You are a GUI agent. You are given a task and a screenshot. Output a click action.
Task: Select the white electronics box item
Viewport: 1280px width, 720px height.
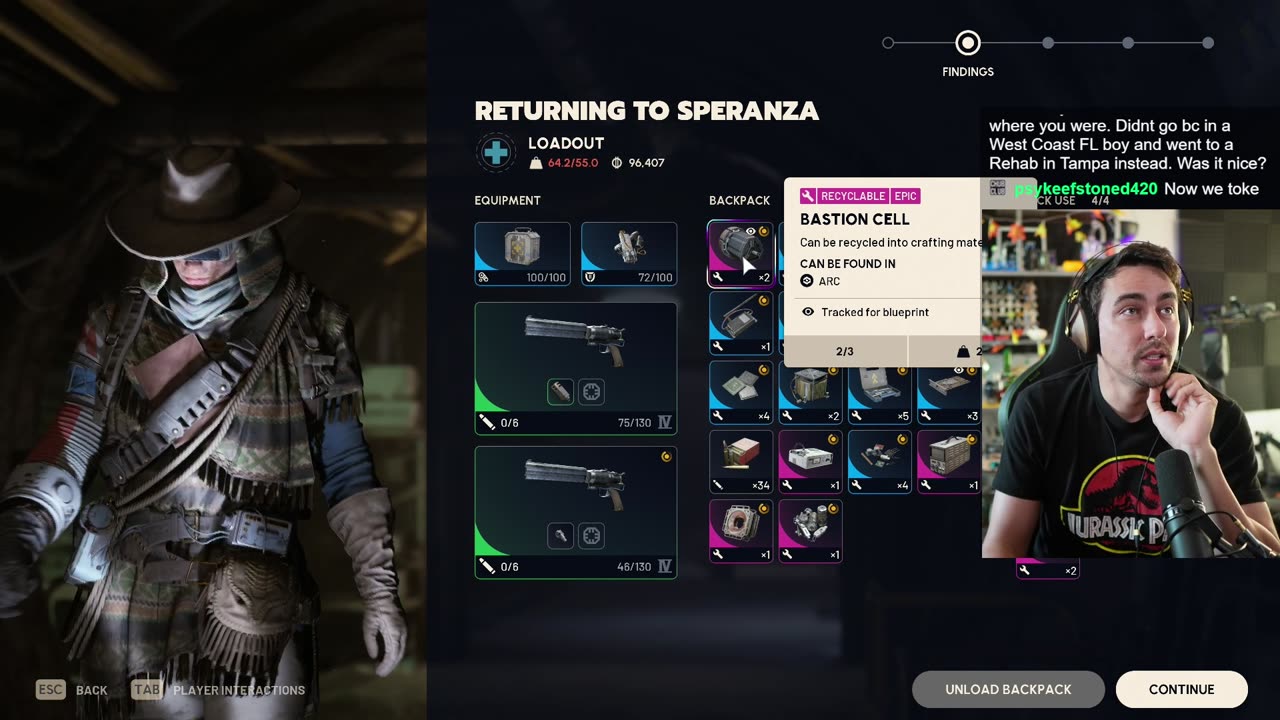810,462
